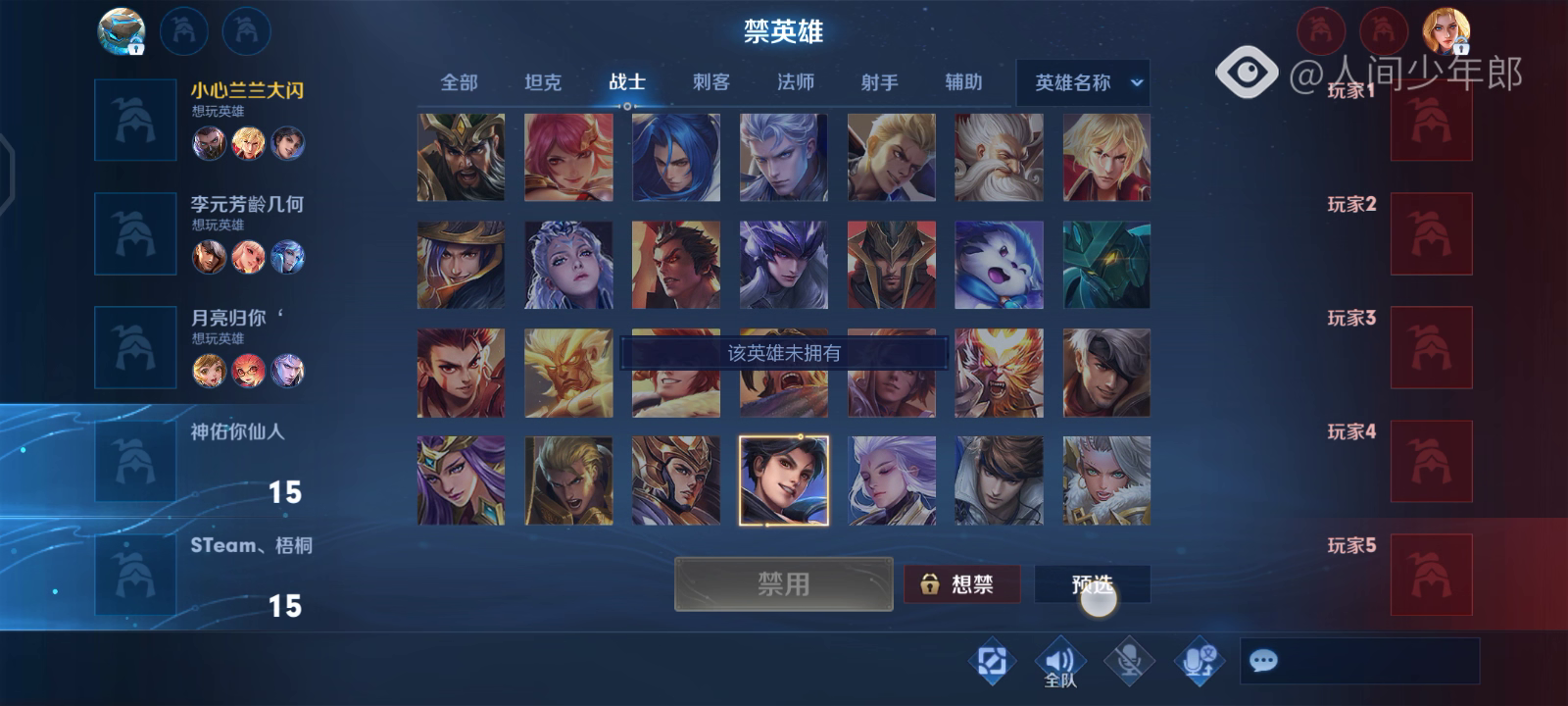Click the 想禁 button with lock icon
This screenshot has height=706, width=1568.
(961, 584)
